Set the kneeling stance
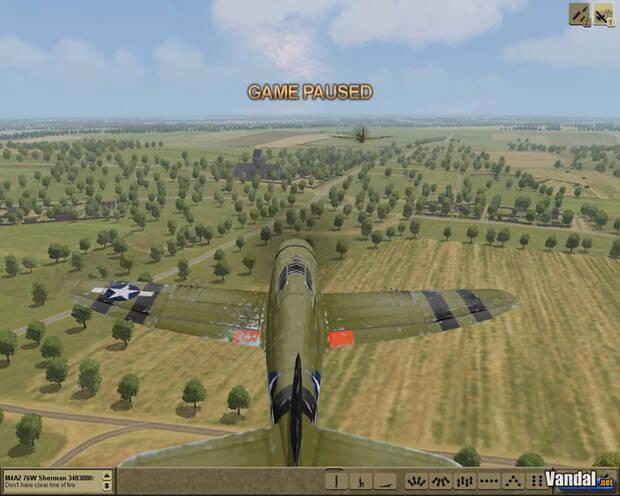 click(x=364, y=482)
